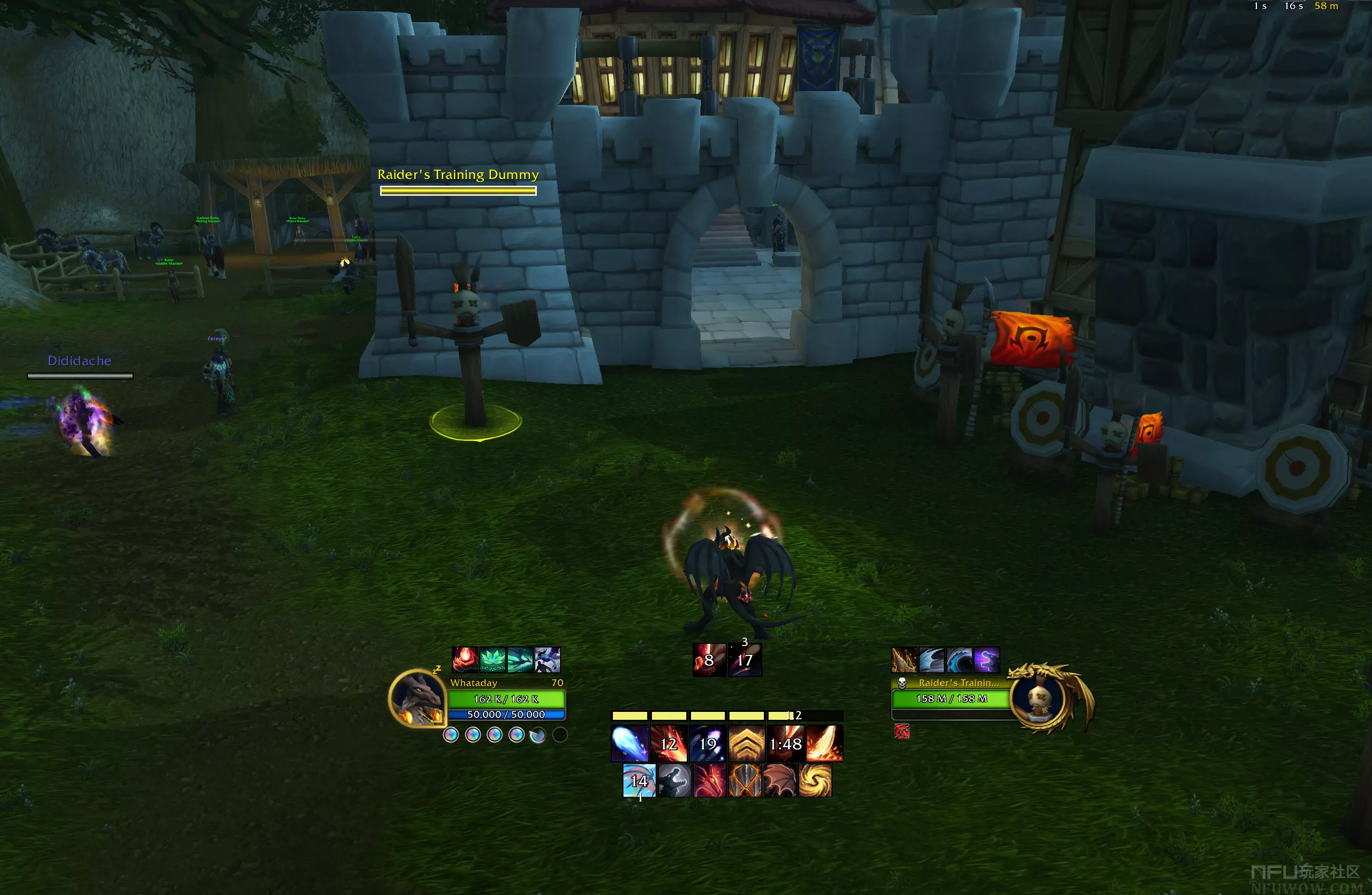The height and width of the screenshot is (895, 1372).
Task: Use the golden chevron ability icon
Action: 746,744
